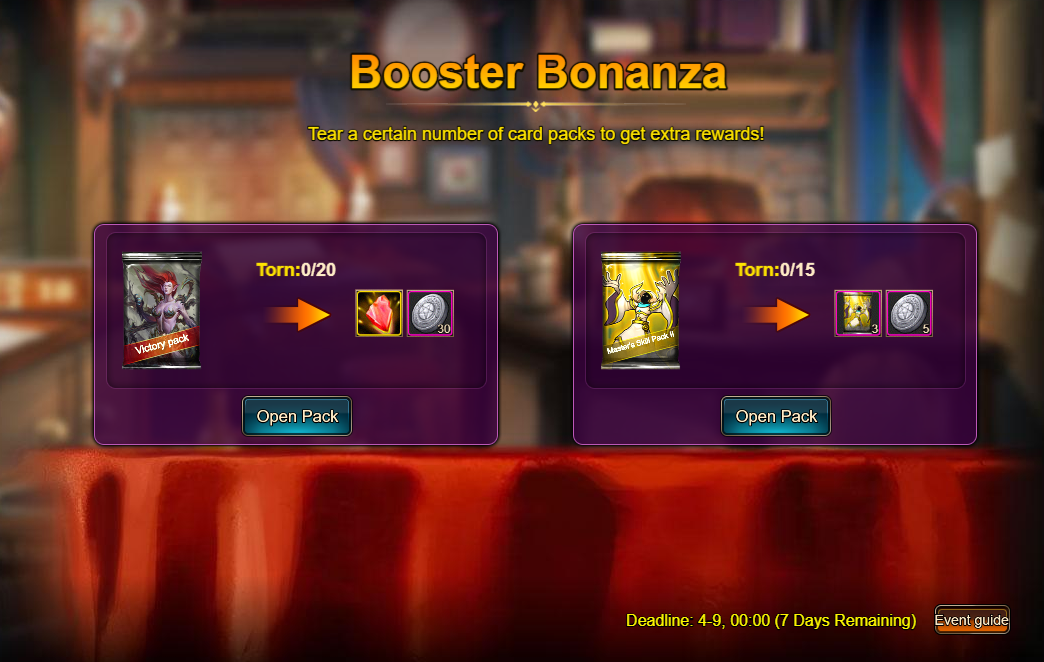Viewport: 1044px width, 662px height.
Task: Select the Victory pack card thumbnail
Action: click(162, 310)
